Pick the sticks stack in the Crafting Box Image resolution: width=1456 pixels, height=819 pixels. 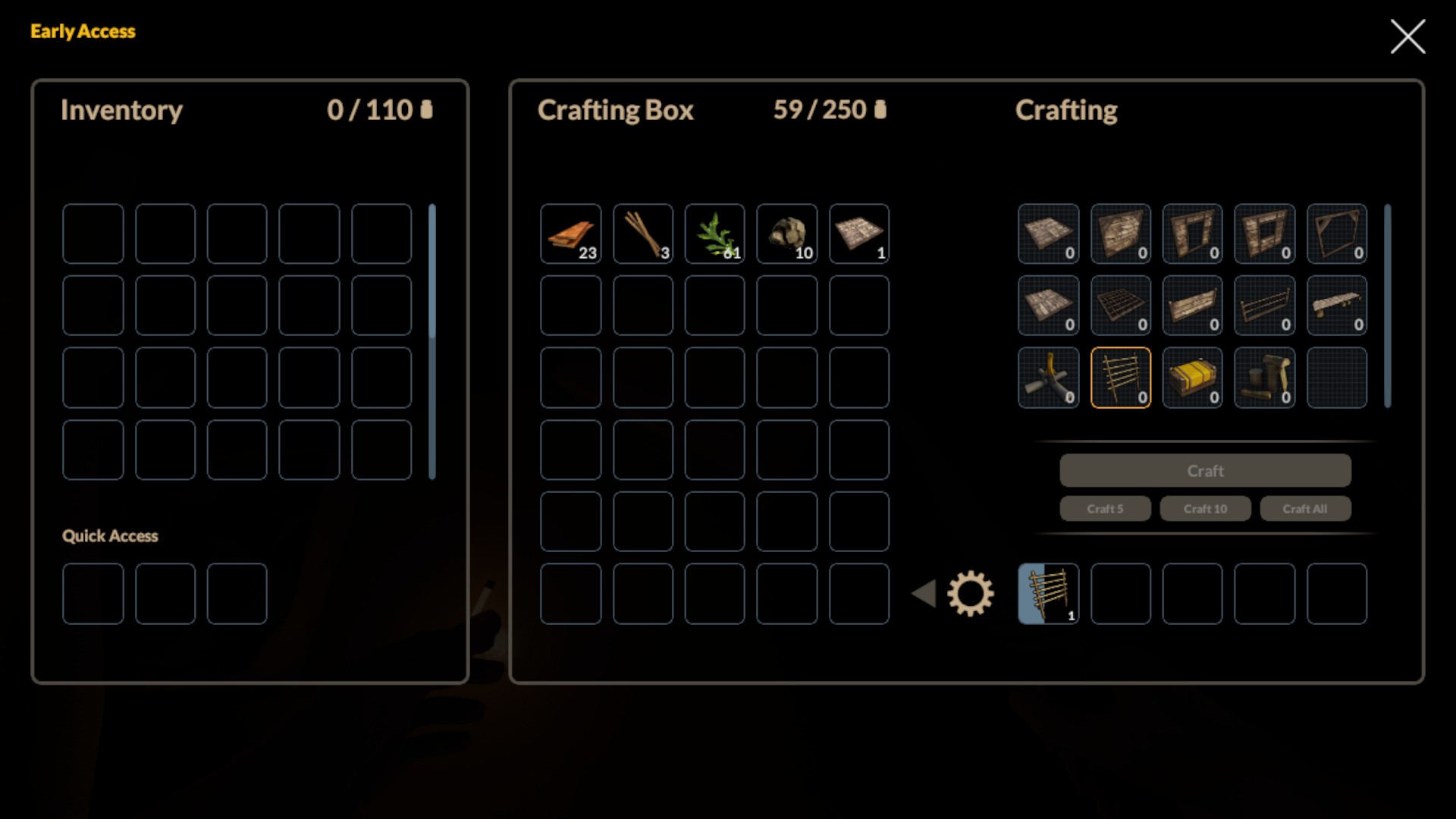click(x=643, y=234)
